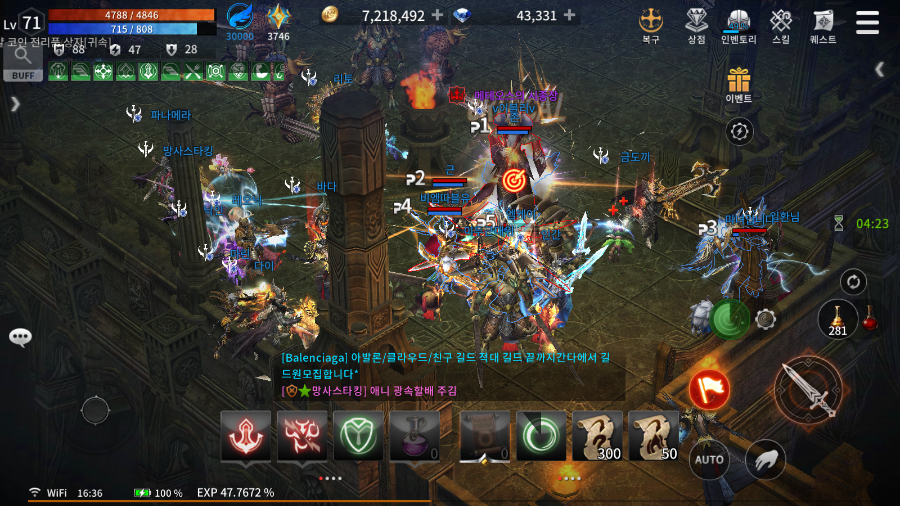Viewport: 900px width, 506px height.
Task: Open the hamburger main menu
Action: click(867, 22)
